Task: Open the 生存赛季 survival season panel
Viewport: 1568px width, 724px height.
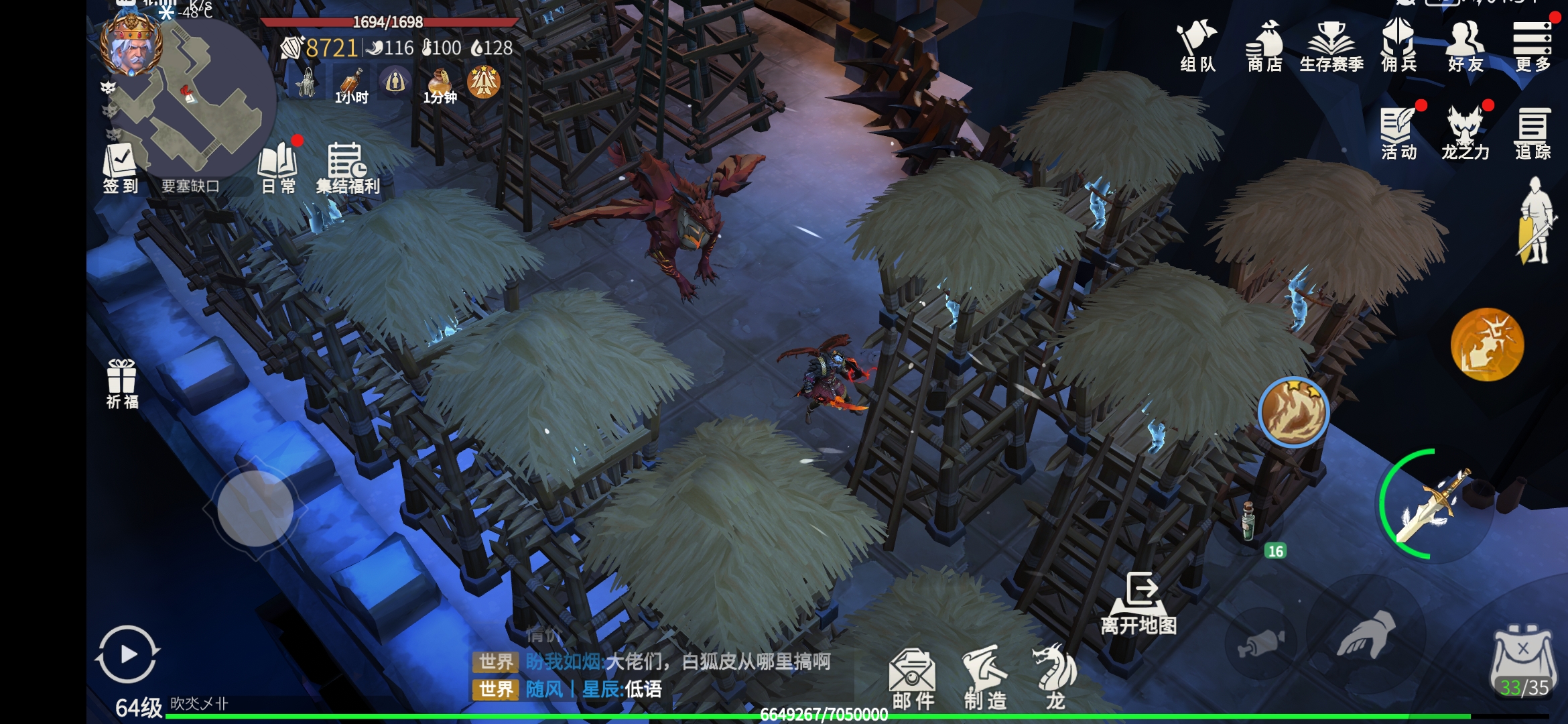Action: (1331, 46)
